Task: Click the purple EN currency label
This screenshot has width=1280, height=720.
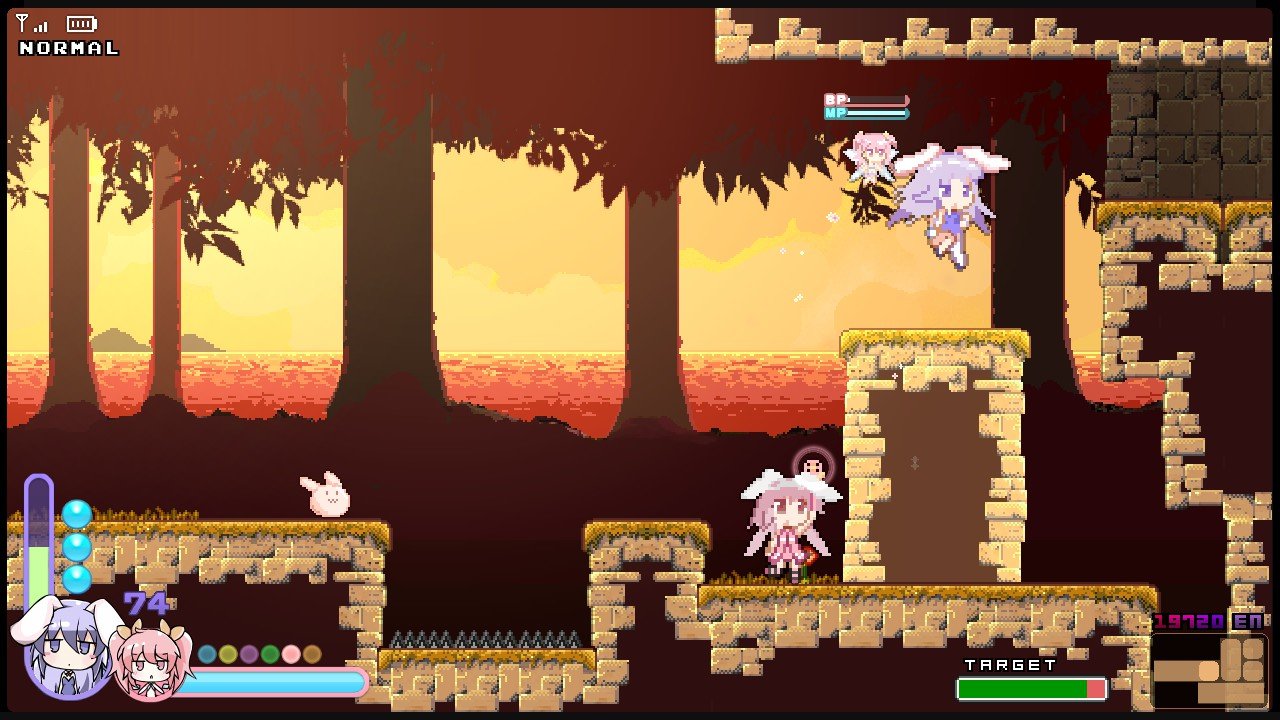Action: 1248,621
